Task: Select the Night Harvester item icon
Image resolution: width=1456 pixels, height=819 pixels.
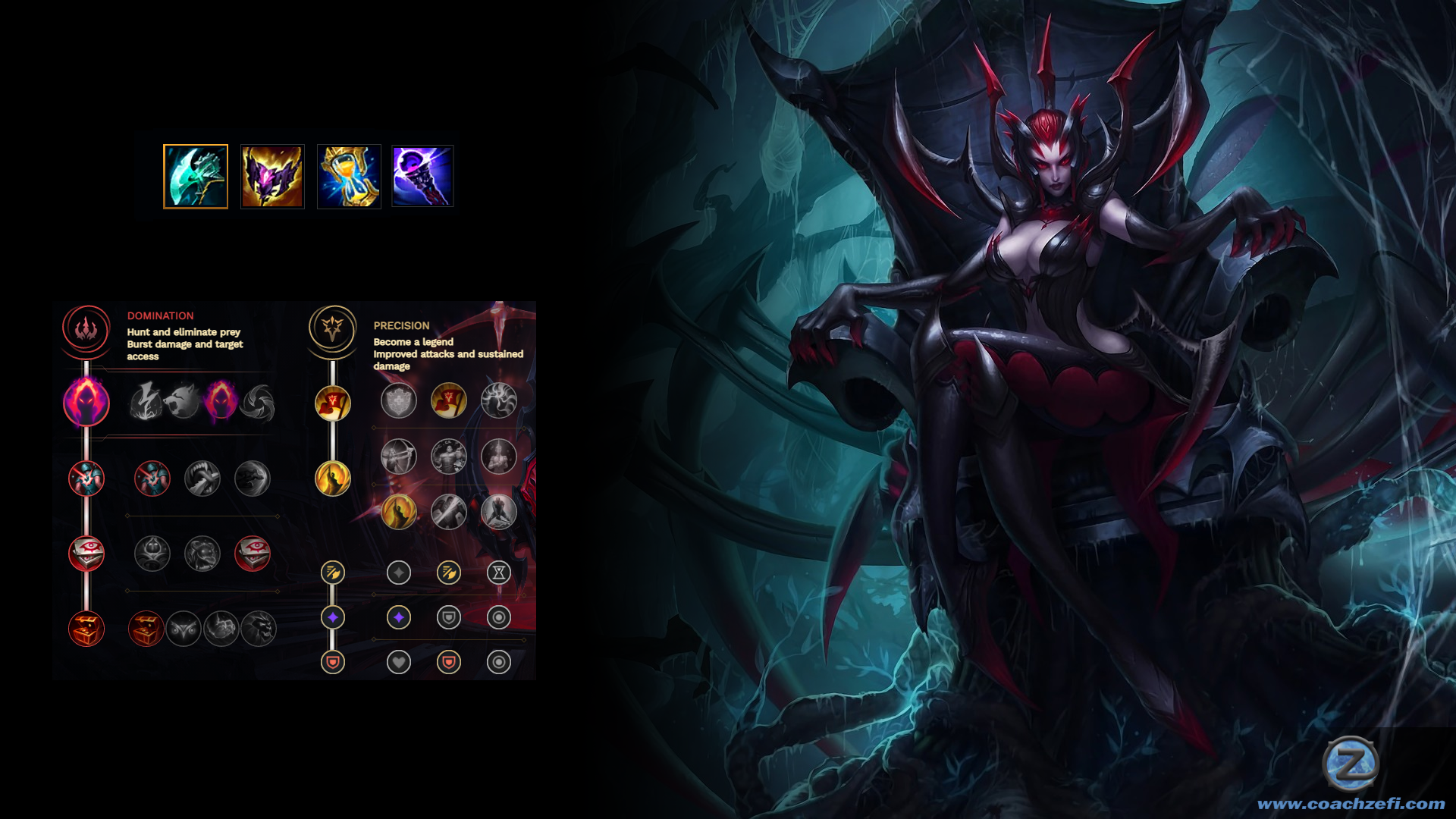Action: (196, 176)
